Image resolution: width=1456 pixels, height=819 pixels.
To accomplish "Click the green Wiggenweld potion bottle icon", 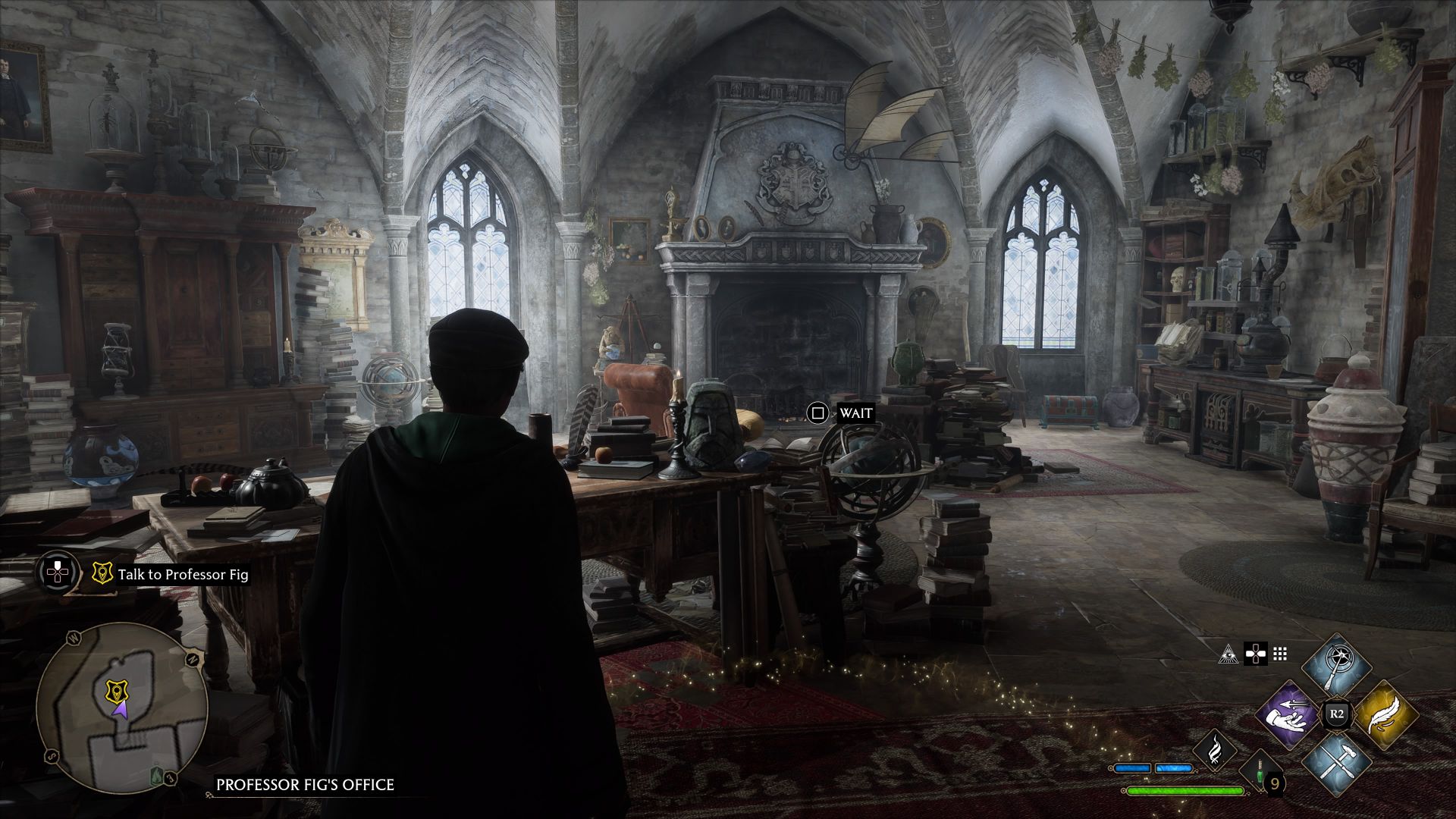I will [1260, 770].
